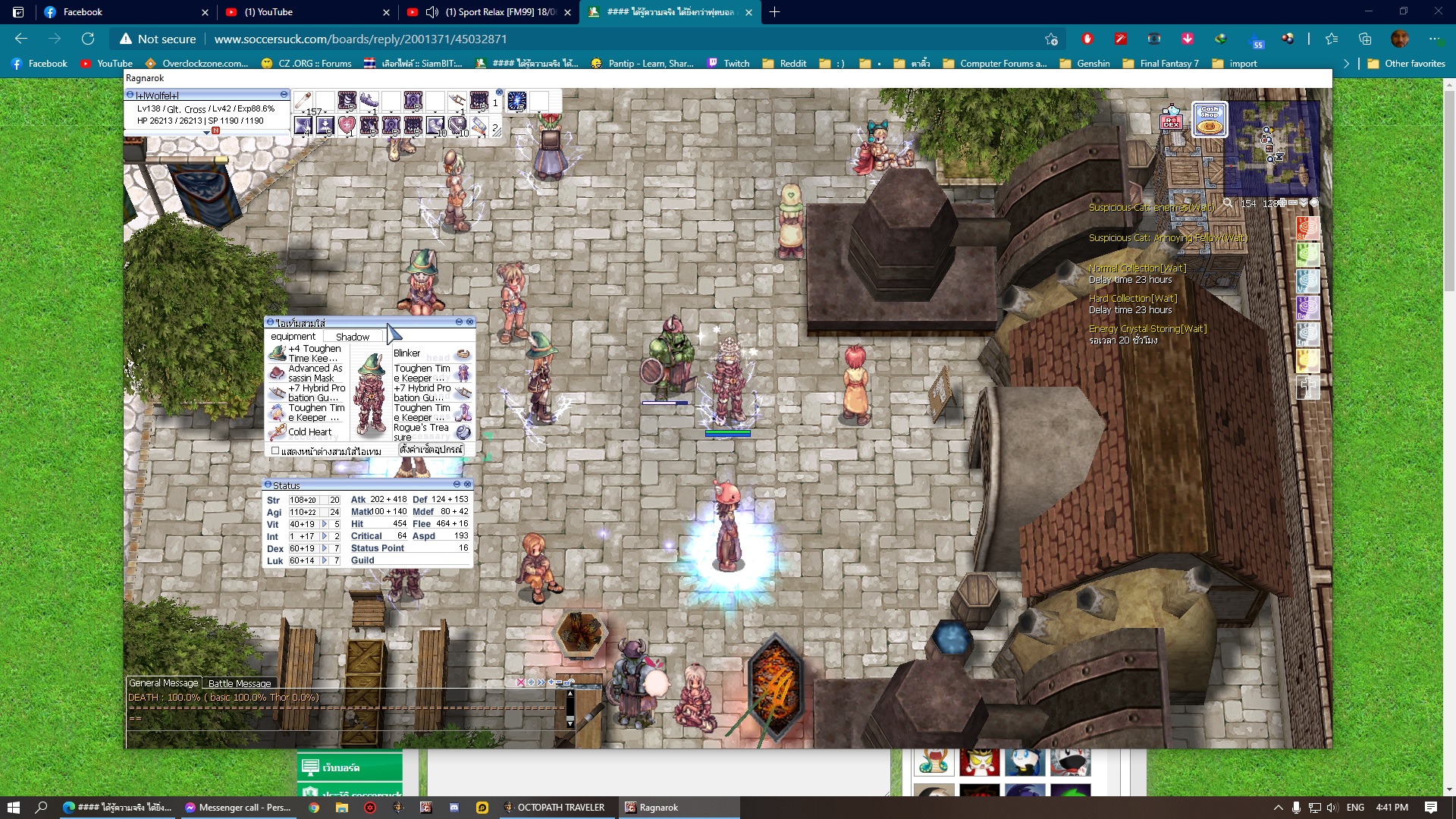Open the equipment set settings button

click(431, 450)
